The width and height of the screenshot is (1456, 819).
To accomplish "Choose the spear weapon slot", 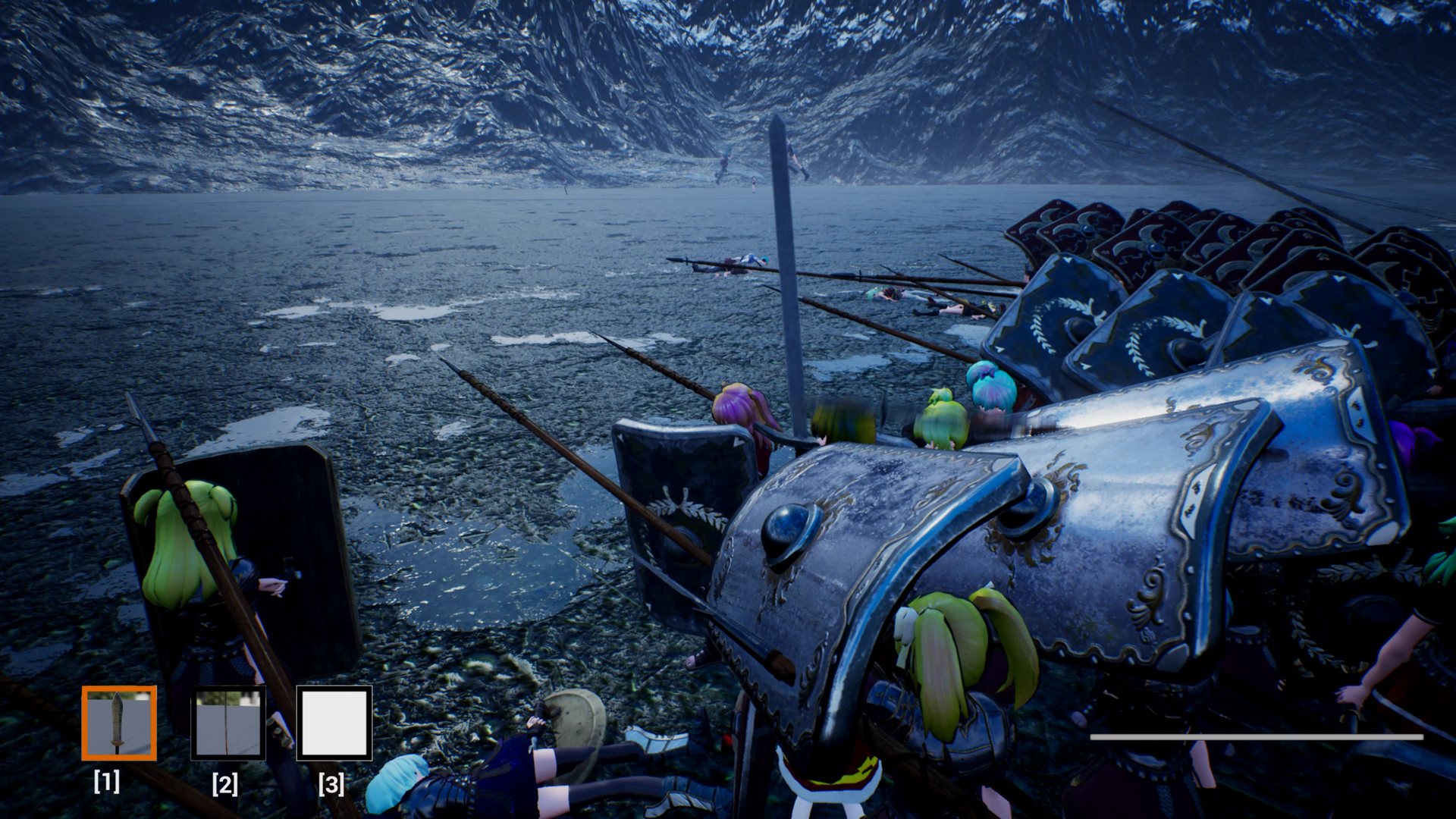I will [227, 723].
